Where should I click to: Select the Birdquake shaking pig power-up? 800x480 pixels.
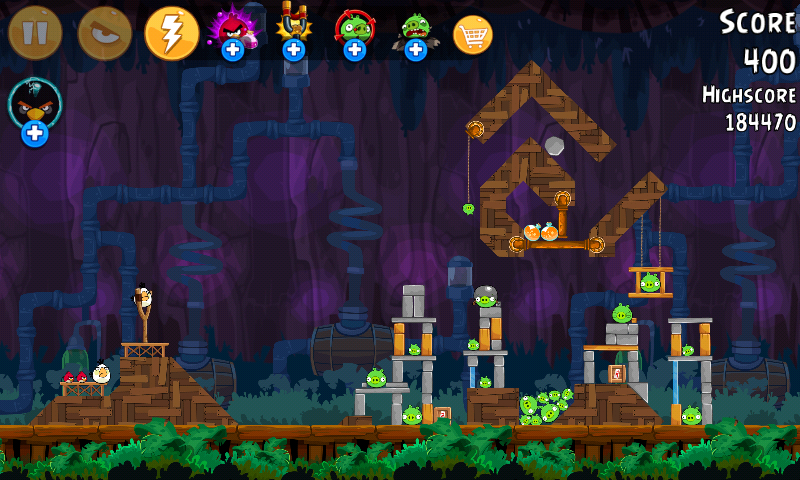[415, 30]
